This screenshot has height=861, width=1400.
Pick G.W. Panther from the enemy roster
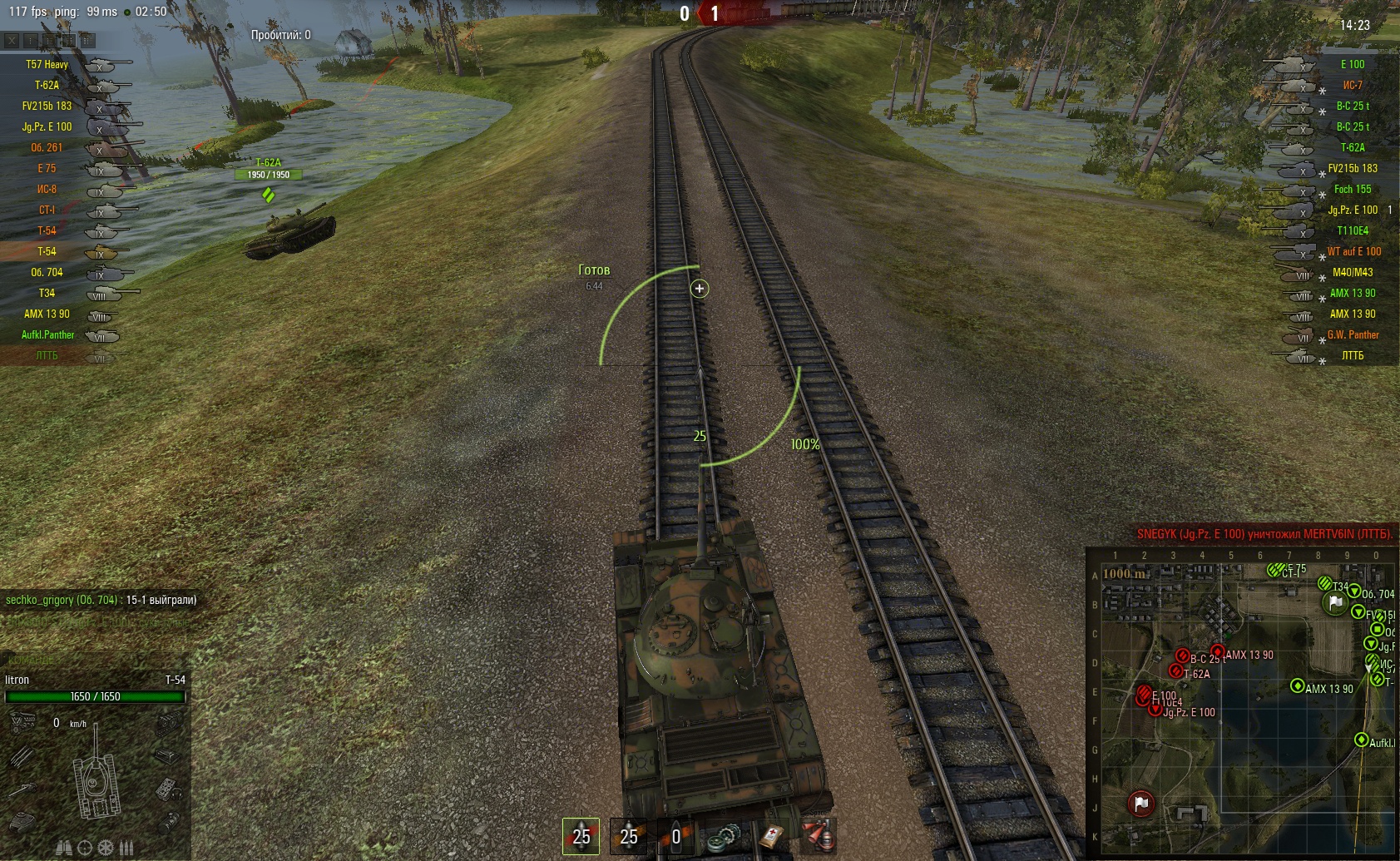point(1353,334)
